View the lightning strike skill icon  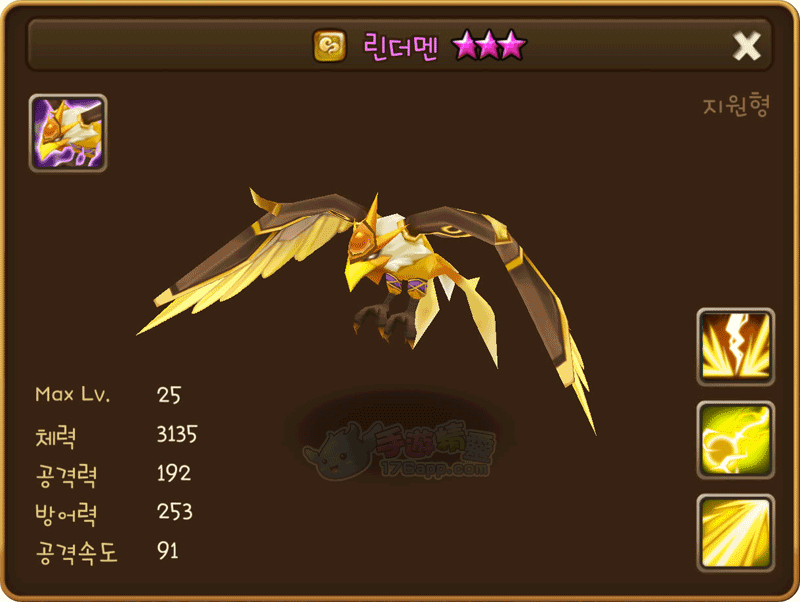point(735,346)
